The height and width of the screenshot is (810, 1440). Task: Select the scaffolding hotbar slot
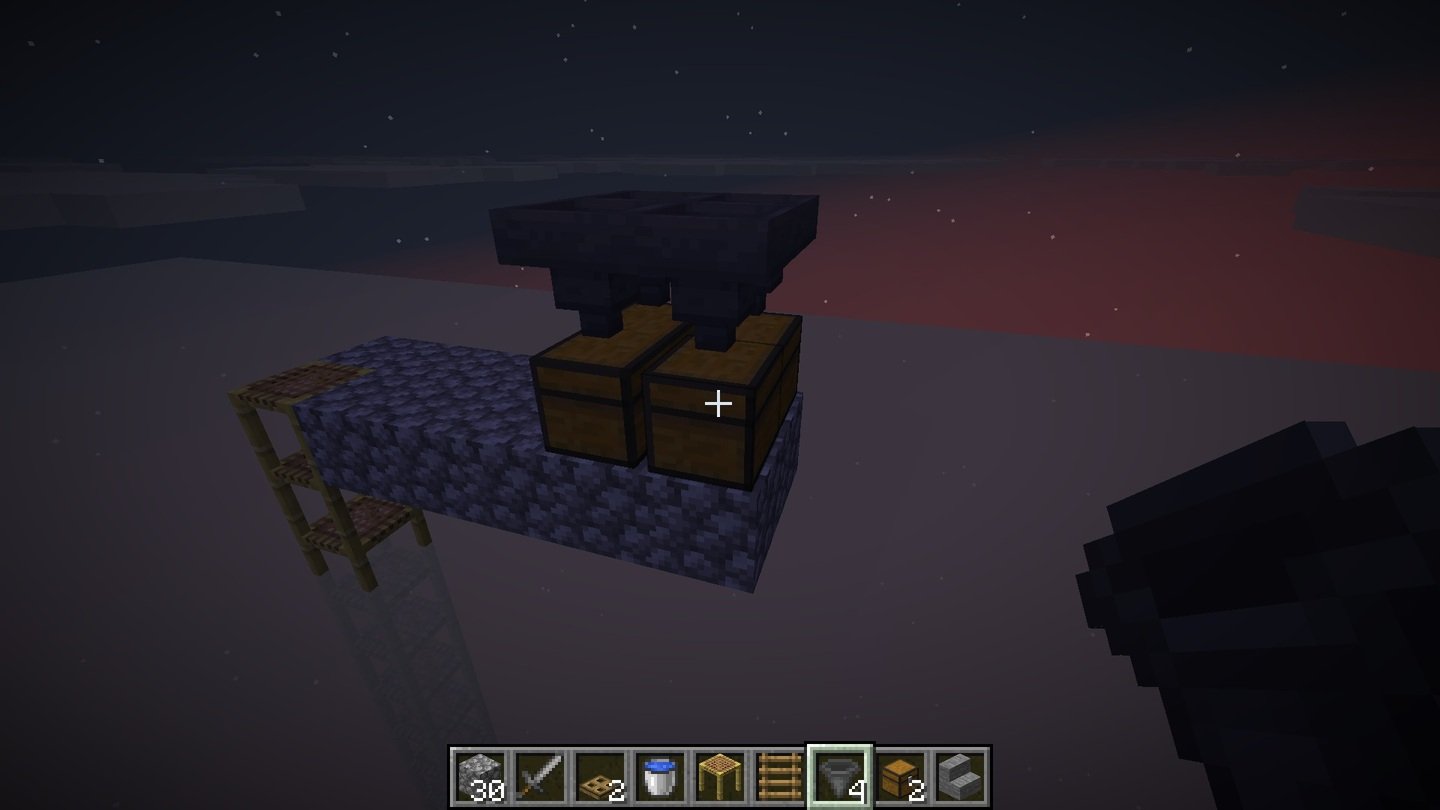(x=719, y=776)
